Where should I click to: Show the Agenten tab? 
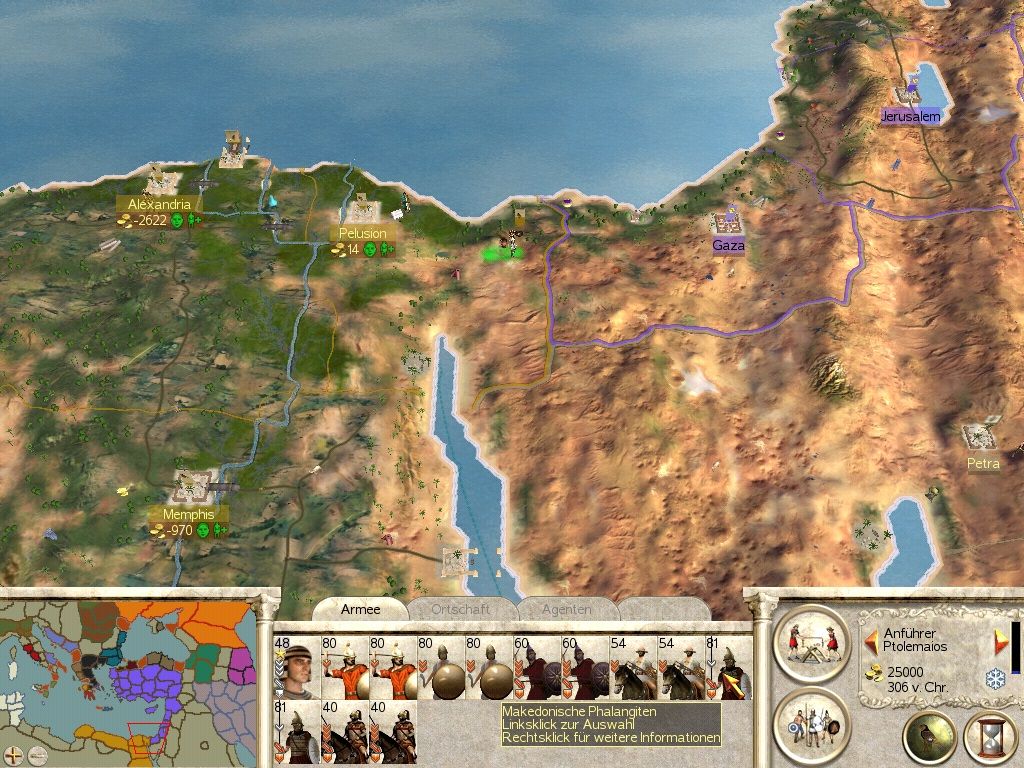point(566,609)
